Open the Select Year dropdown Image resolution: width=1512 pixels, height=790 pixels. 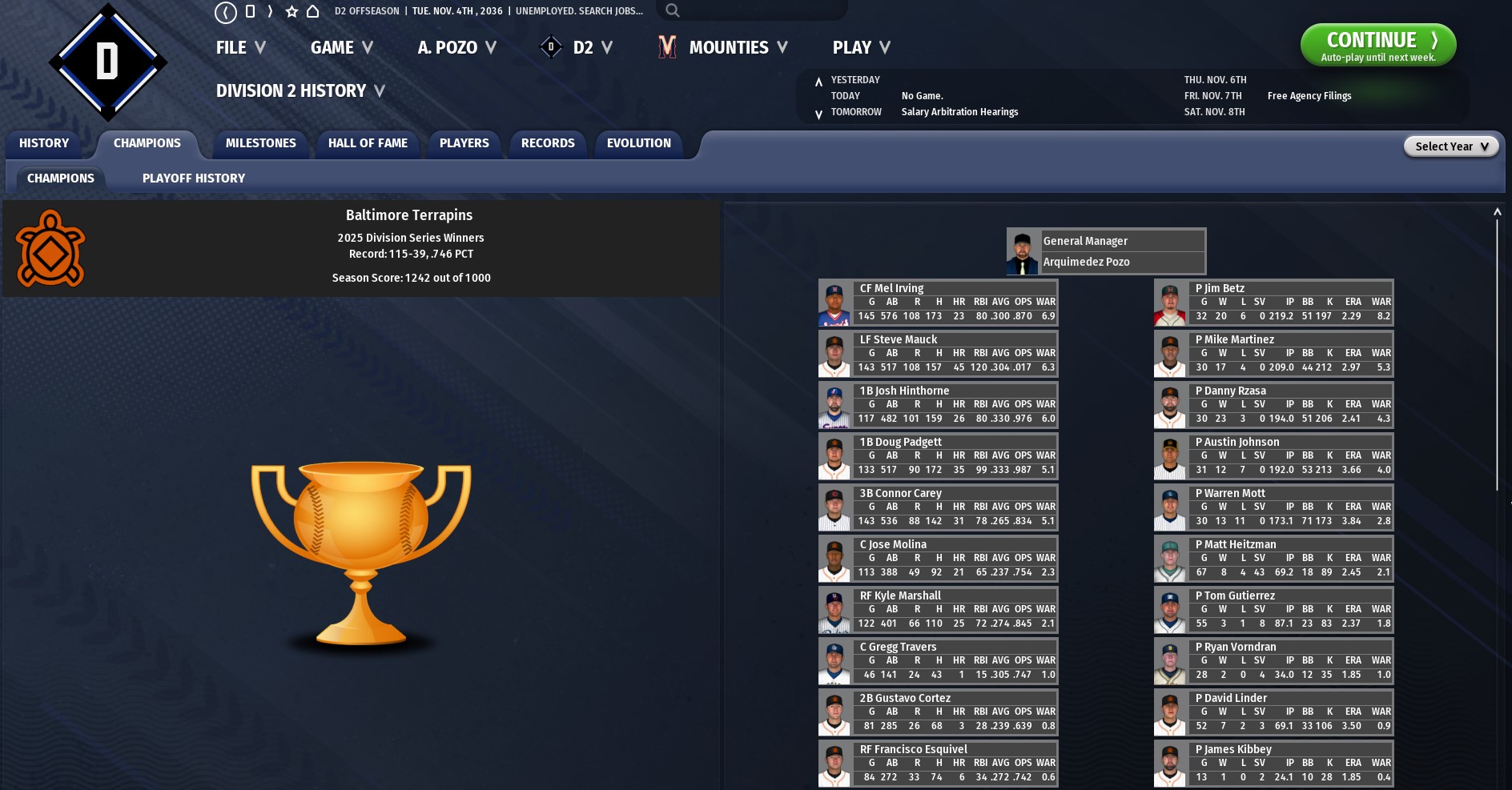1450,146
